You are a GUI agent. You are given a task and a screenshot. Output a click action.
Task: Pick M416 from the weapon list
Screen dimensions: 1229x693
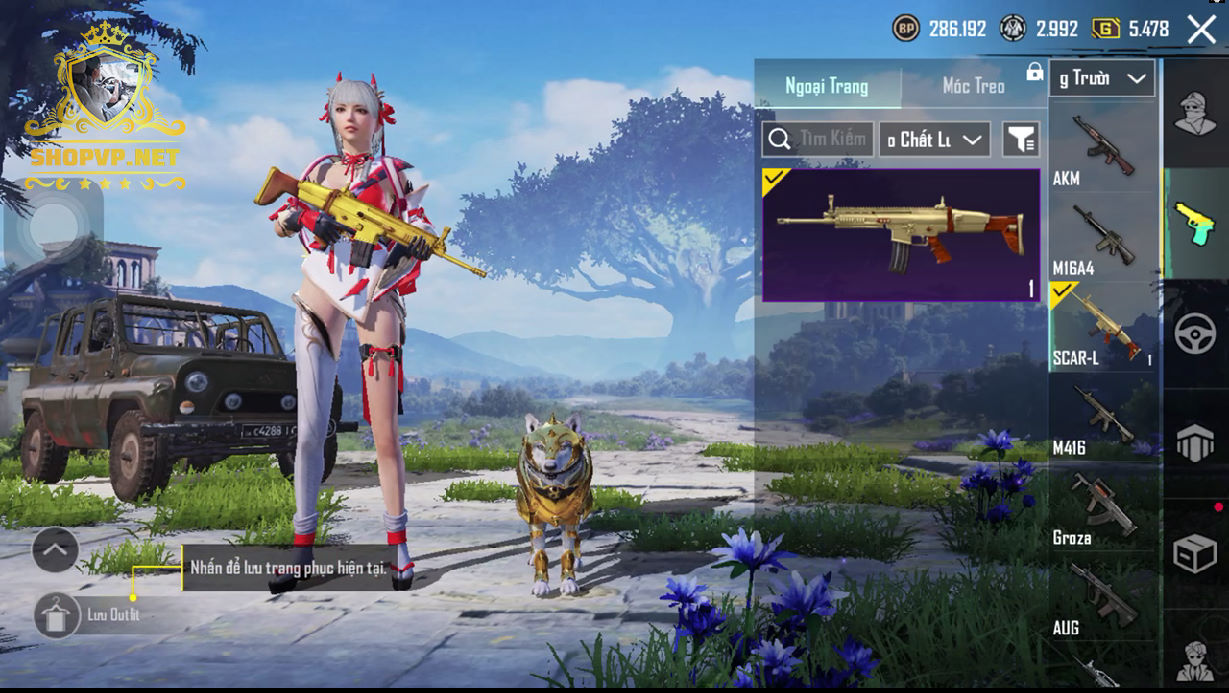pos(1102,418)
